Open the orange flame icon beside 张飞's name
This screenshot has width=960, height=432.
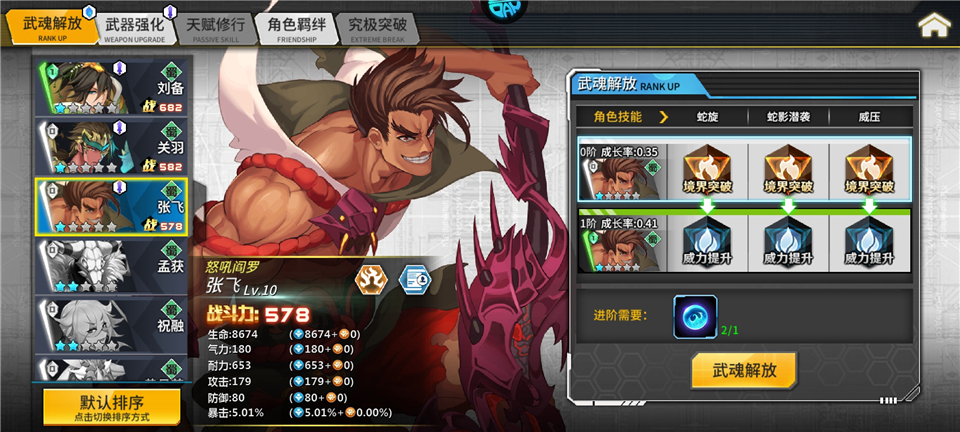point(373,279)
